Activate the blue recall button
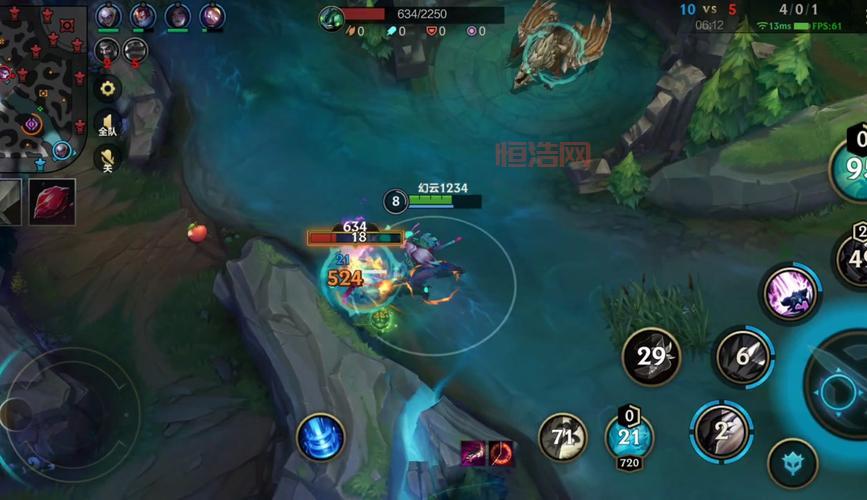This screenshot has width=867, height=500. 320,437
